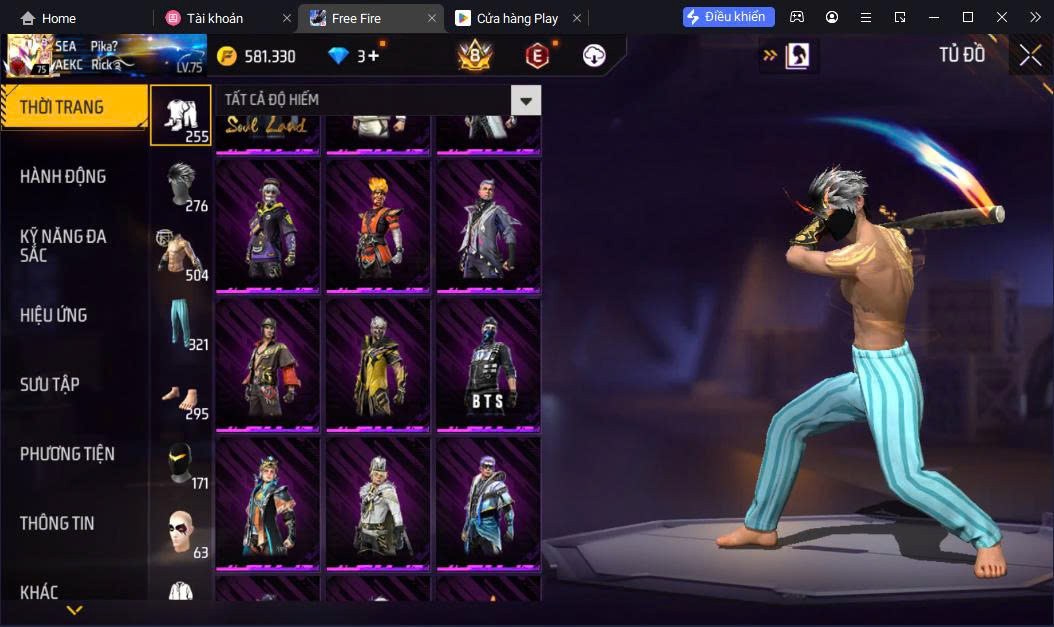Open the Điều khiển controls button
Screen dimensions: 1054x627
click(x=728, y=17)
